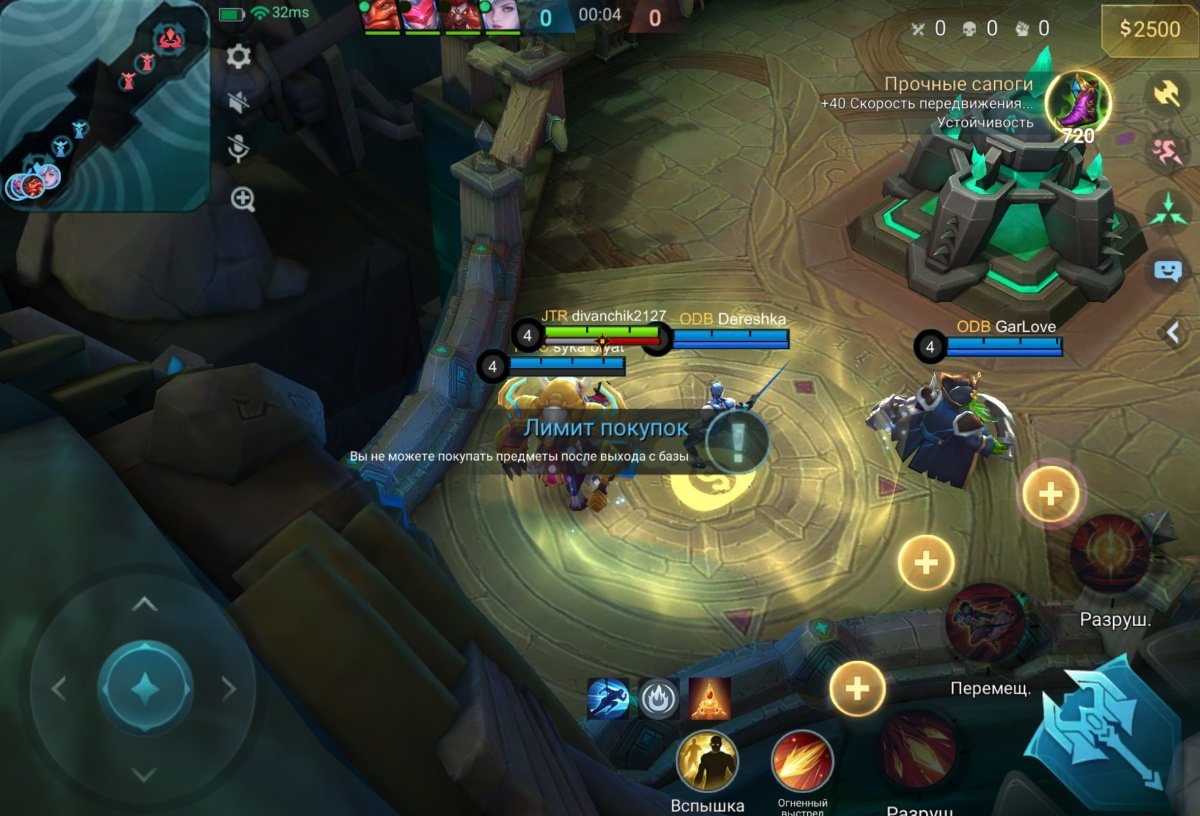Cast the Огненный выстрел spell
Viewport: 1200px width, 816px height.
click(x=802, y=762)
